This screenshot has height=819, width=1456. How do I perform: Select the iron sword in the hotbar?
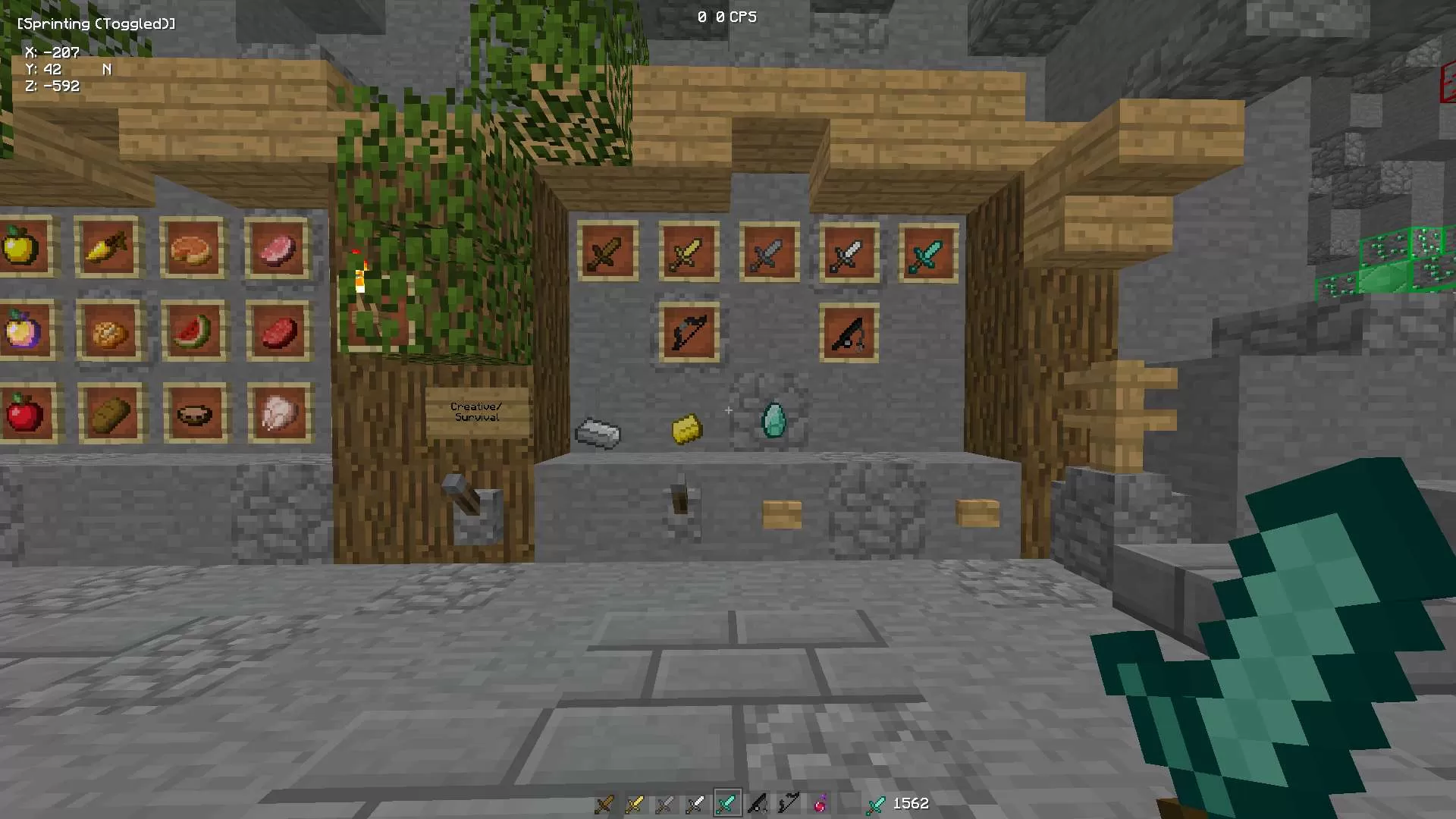tap(696, 803)
